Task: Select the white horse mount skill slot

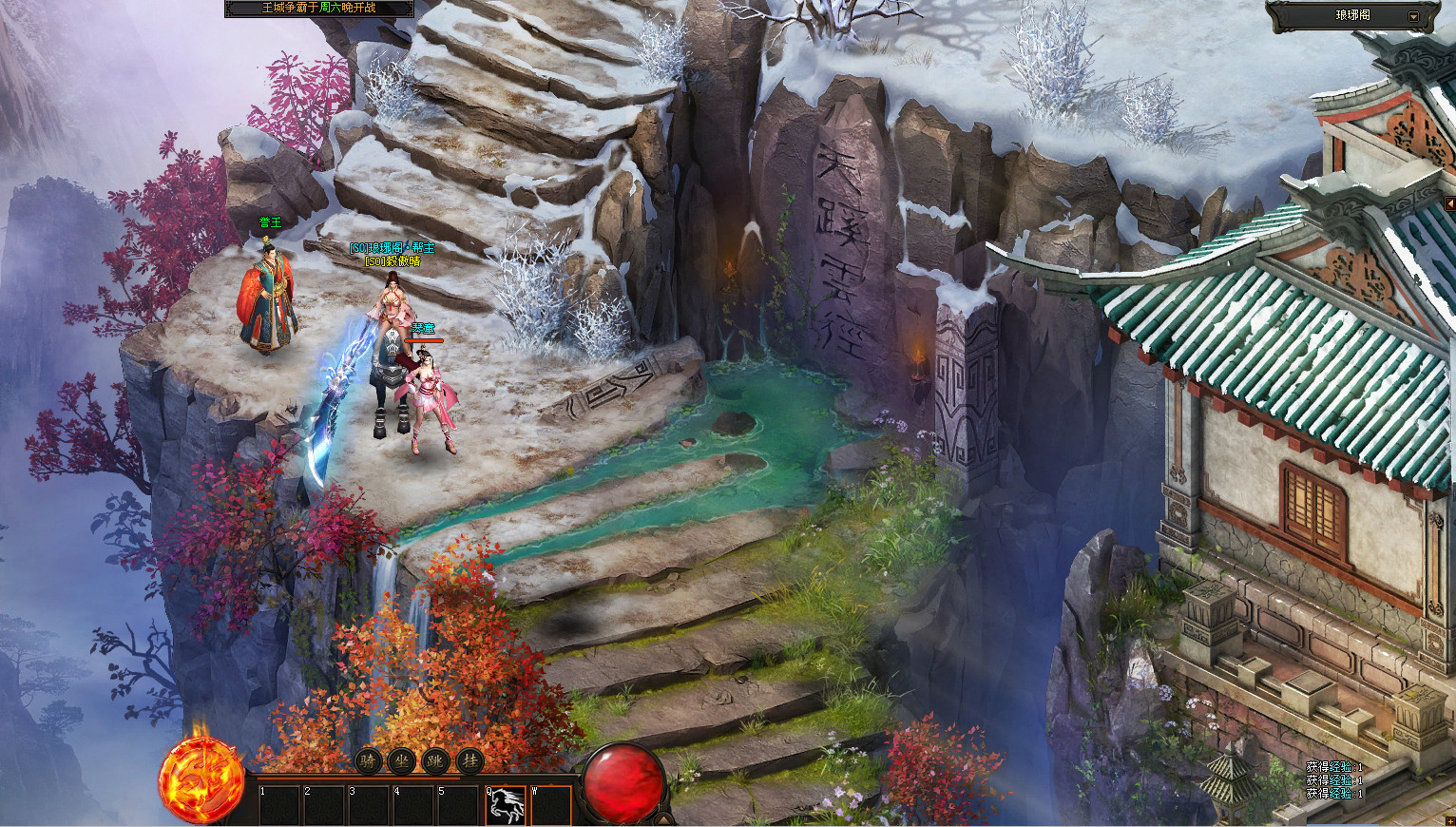Action: click(506, 805)
